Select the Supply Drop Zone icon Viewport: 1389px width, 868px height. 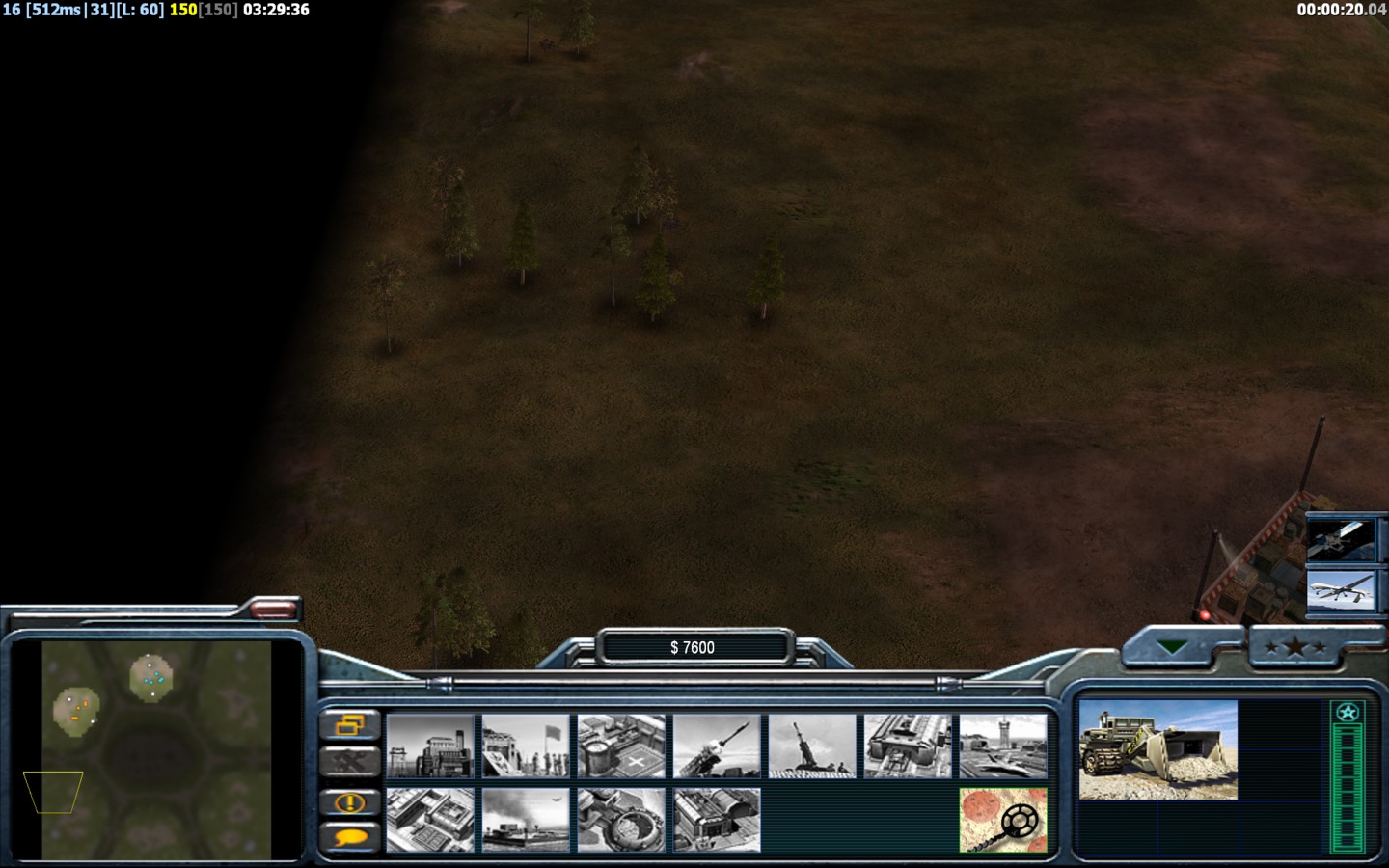click(526, 820)
